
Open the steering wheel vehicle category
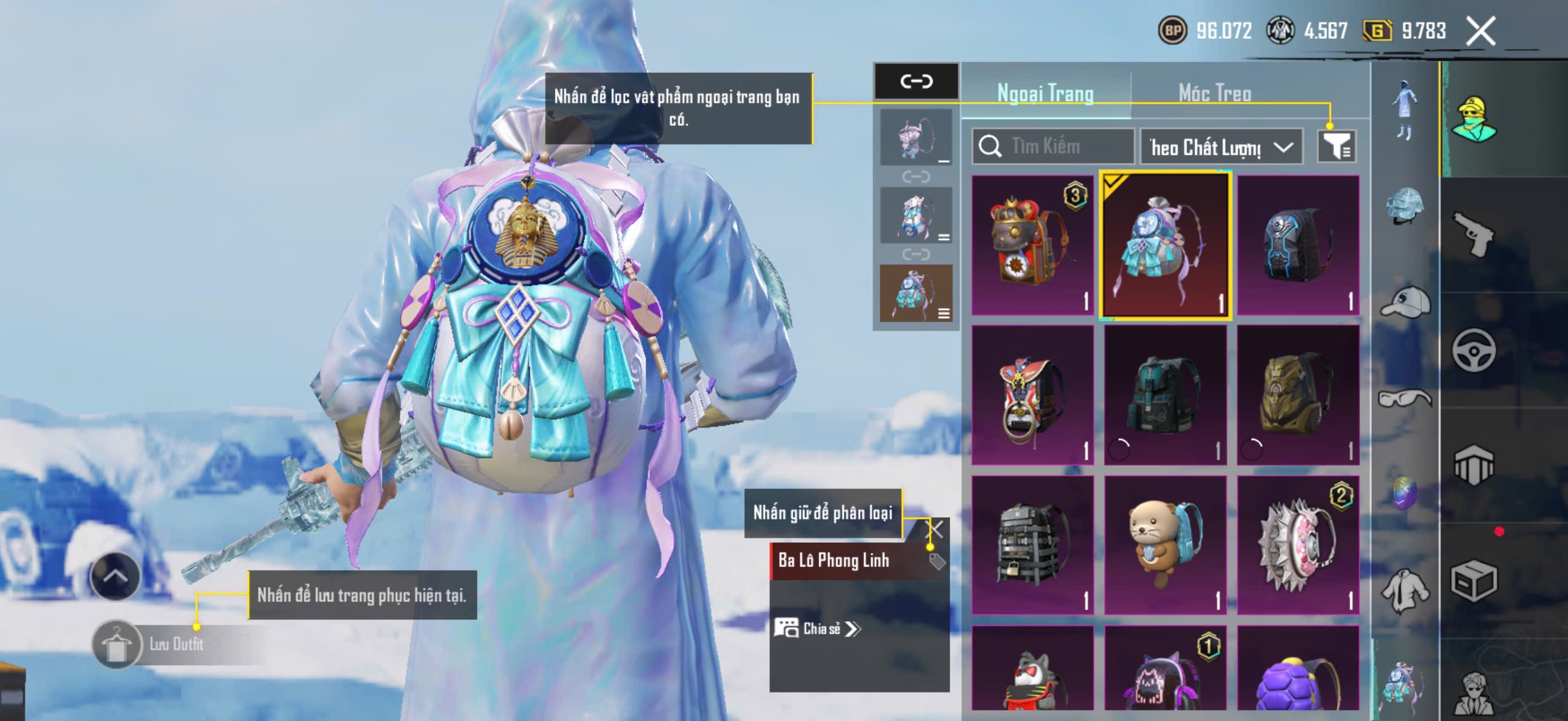[1473, 350]
